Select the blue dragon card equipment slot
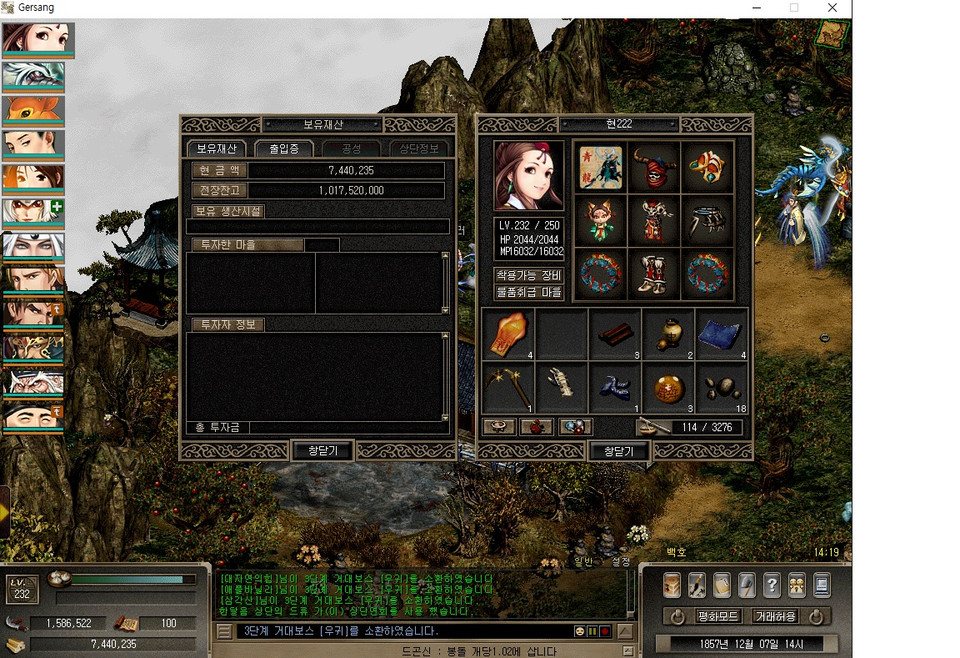 click(x=600, y=165)
